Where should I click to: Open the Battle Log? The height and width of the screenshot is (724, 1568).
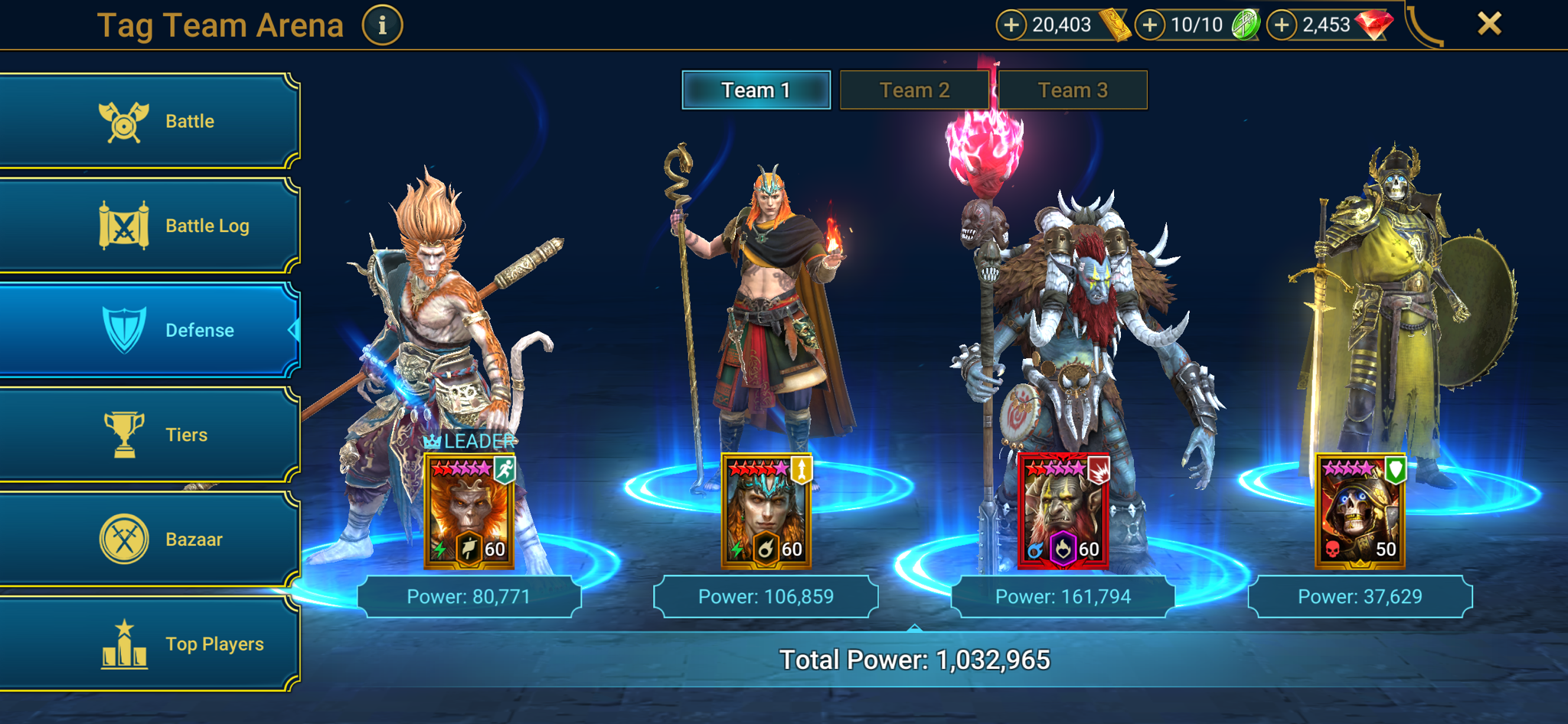(x=149, y=226)
